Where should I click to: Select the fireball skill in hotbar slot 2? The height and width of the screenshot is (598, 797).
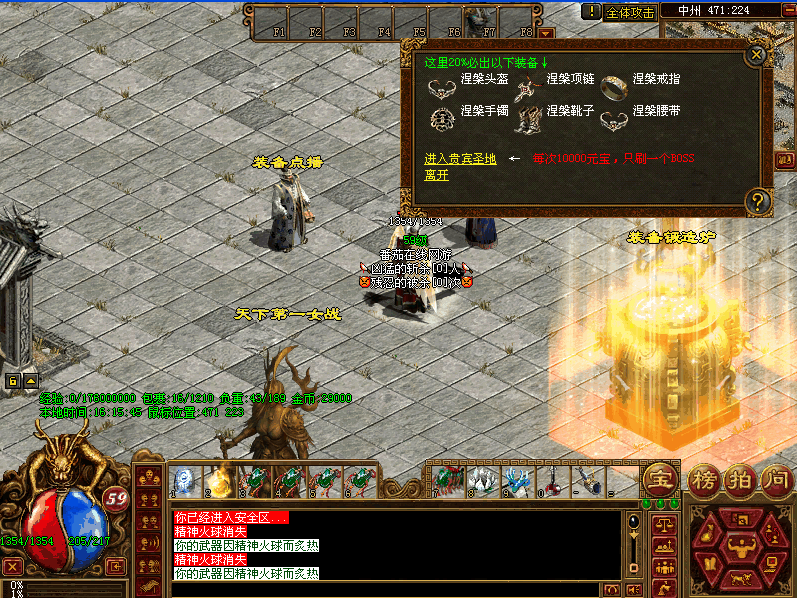tap(219, 480)
